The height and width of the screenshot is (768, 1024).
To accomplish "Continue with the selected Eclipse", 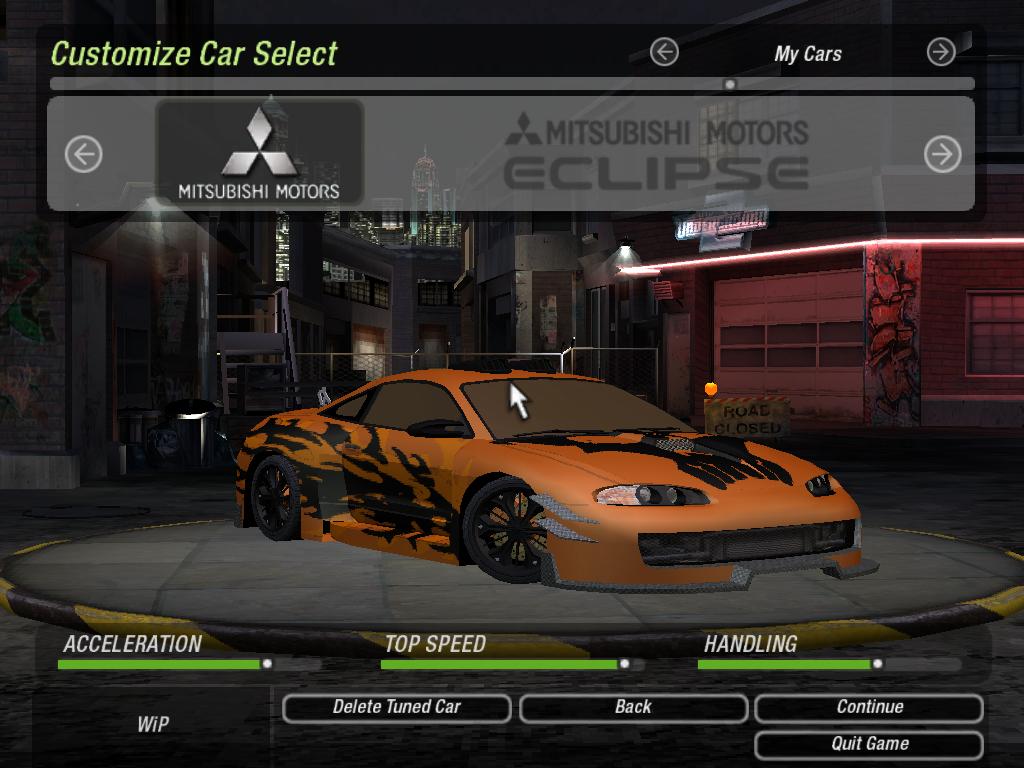I will pos(869,708).
